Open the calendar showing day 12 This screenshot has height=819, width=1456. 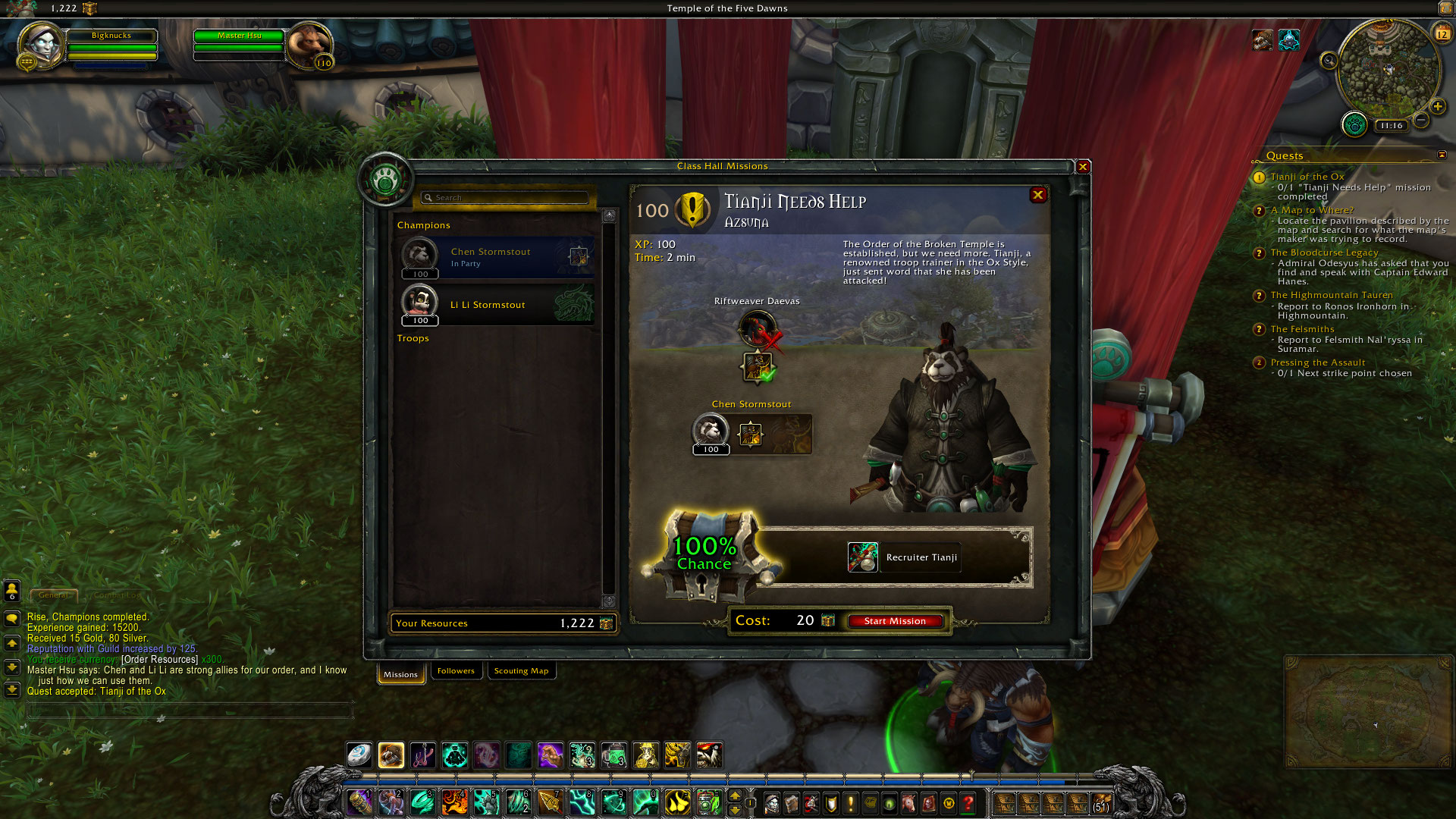[x=1442, y=33]
